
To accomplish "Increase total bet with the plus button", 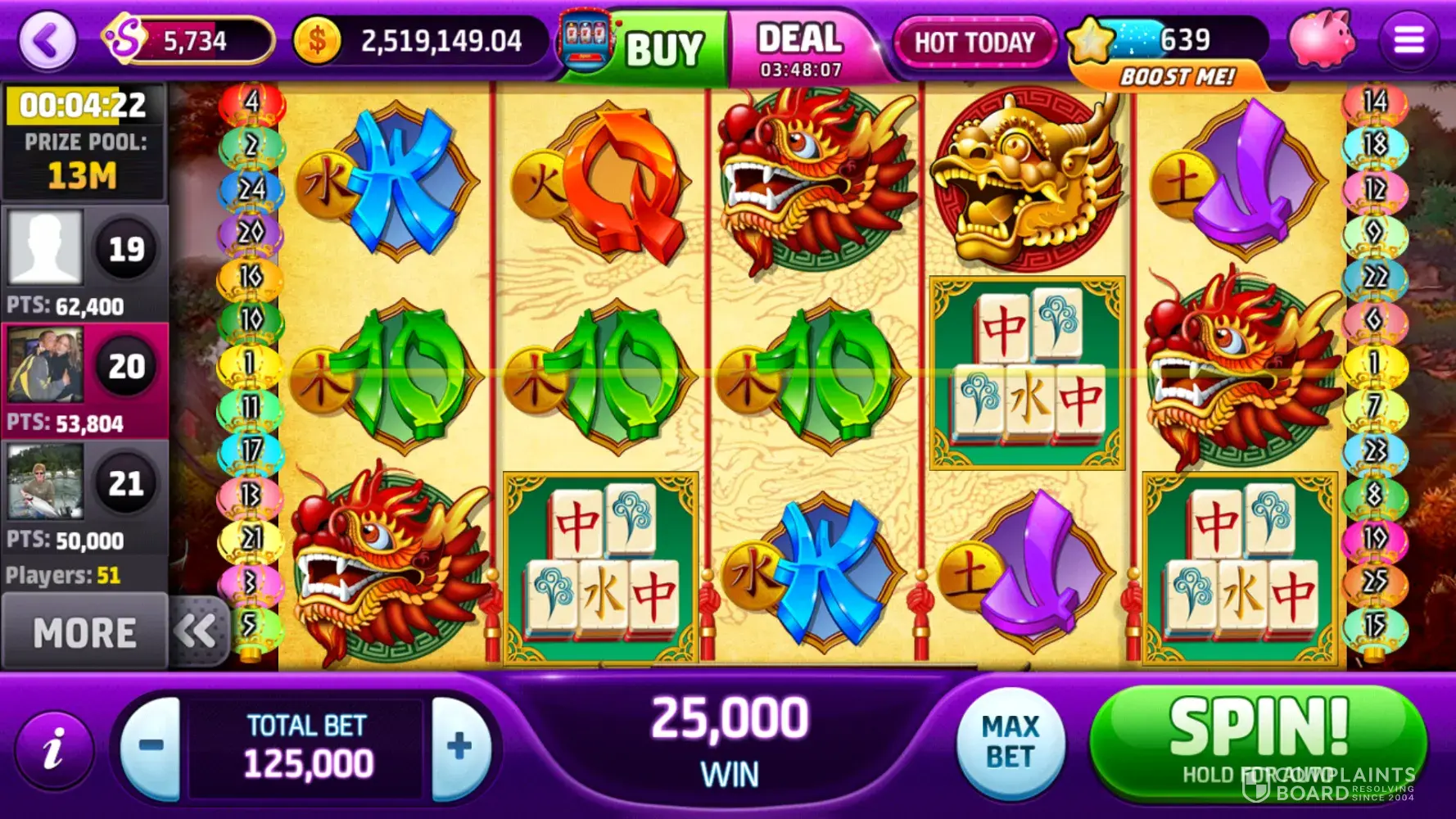I will (x=459, y=747).
